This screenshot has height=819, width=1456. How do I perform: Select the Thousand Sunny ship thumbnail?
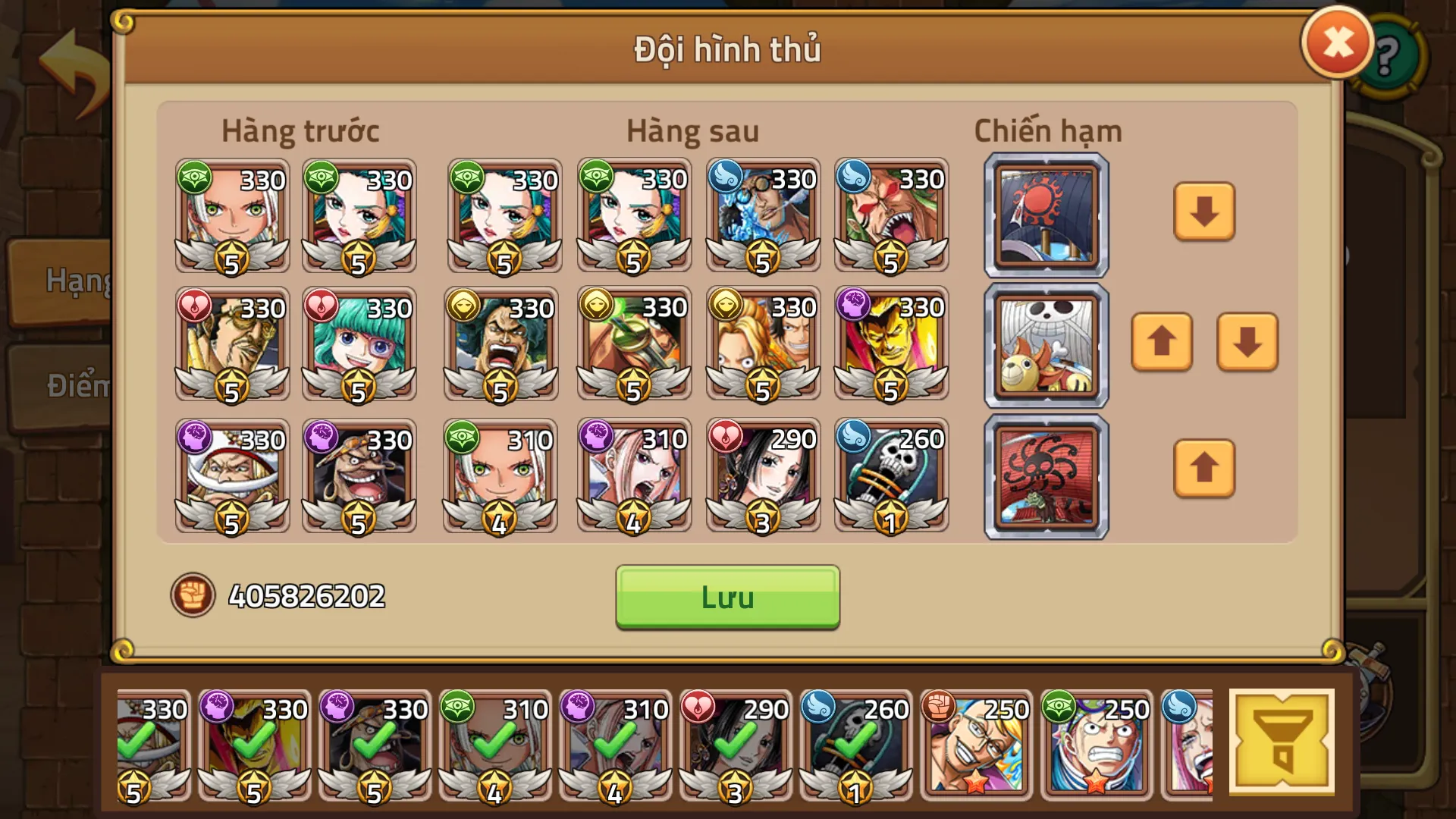(1045, 345)
